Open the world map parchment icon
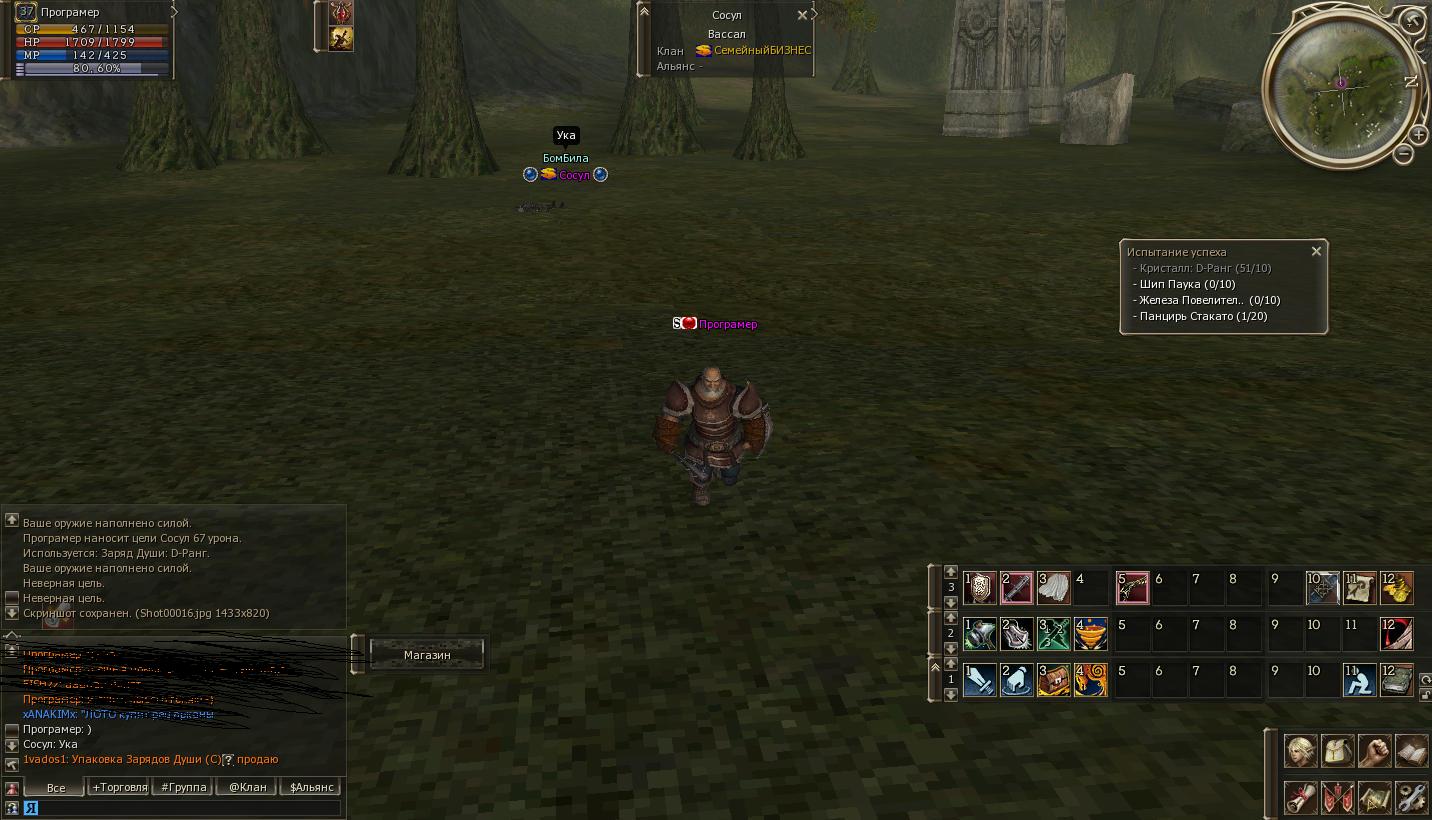 1375,798
